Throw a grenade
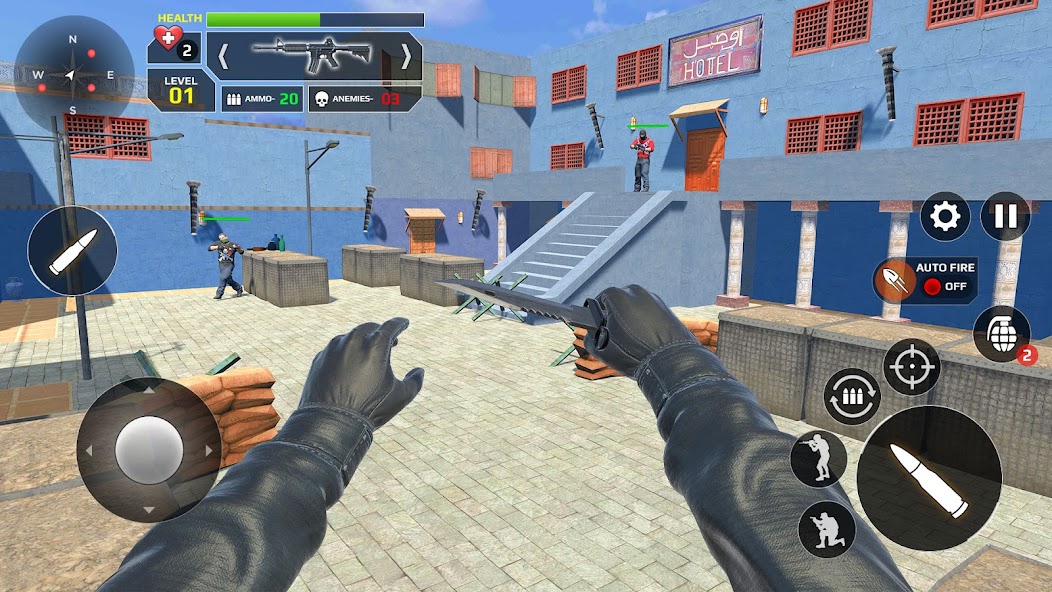Viewport: 1052px width, 592px height. (1001, 334)
